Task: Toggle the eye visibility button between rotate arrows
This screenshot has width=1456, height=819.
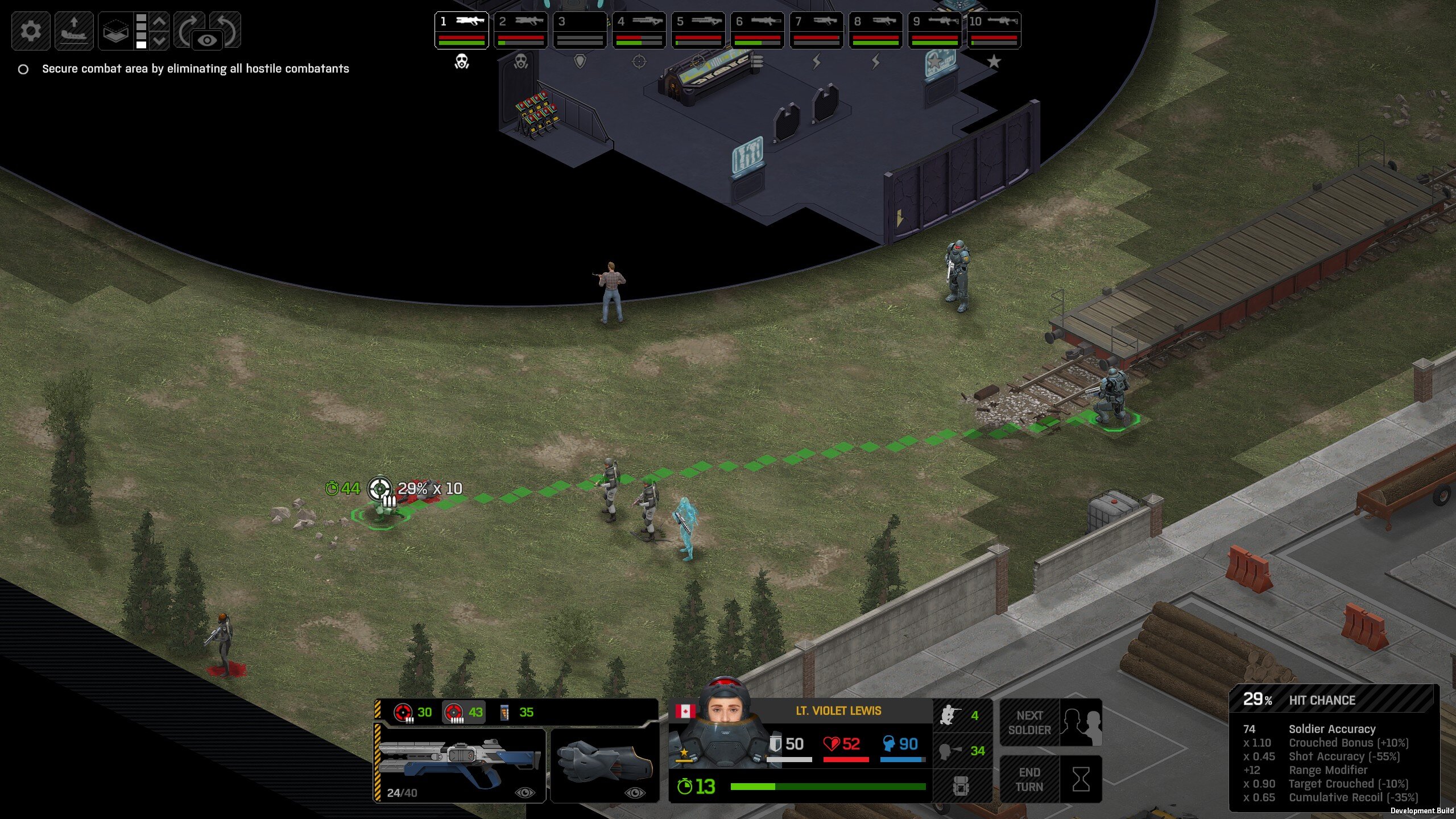Action: pyautogui.click(x=208, y=40)
